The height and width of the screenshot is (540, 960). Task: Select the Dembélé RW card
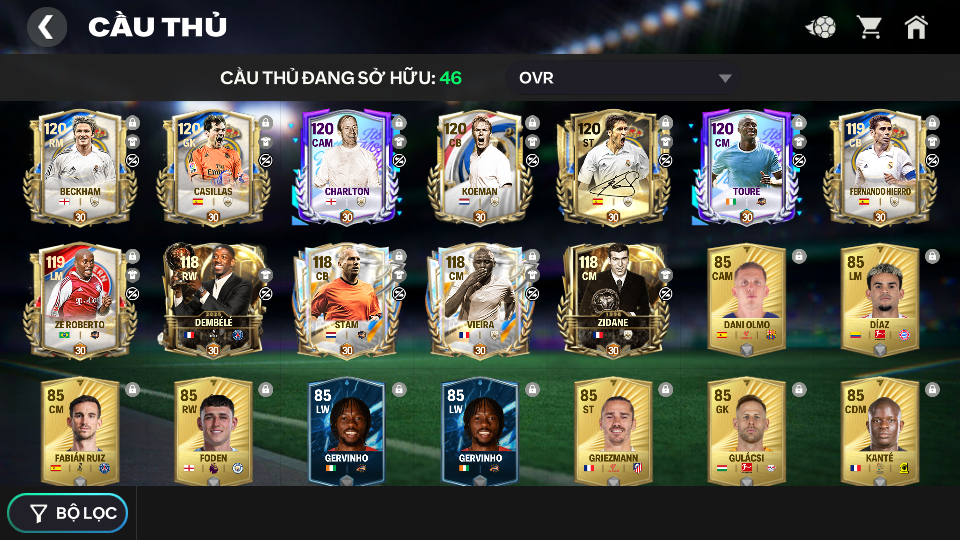pos(213,298)
